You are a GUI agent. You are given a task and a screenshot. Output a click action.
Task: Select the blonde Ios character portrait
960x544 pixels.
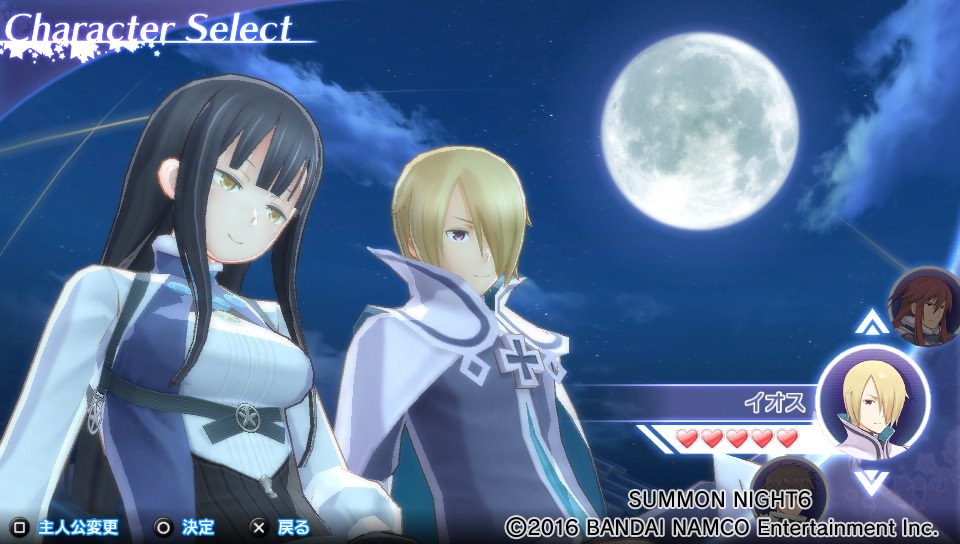coord(871,403)
